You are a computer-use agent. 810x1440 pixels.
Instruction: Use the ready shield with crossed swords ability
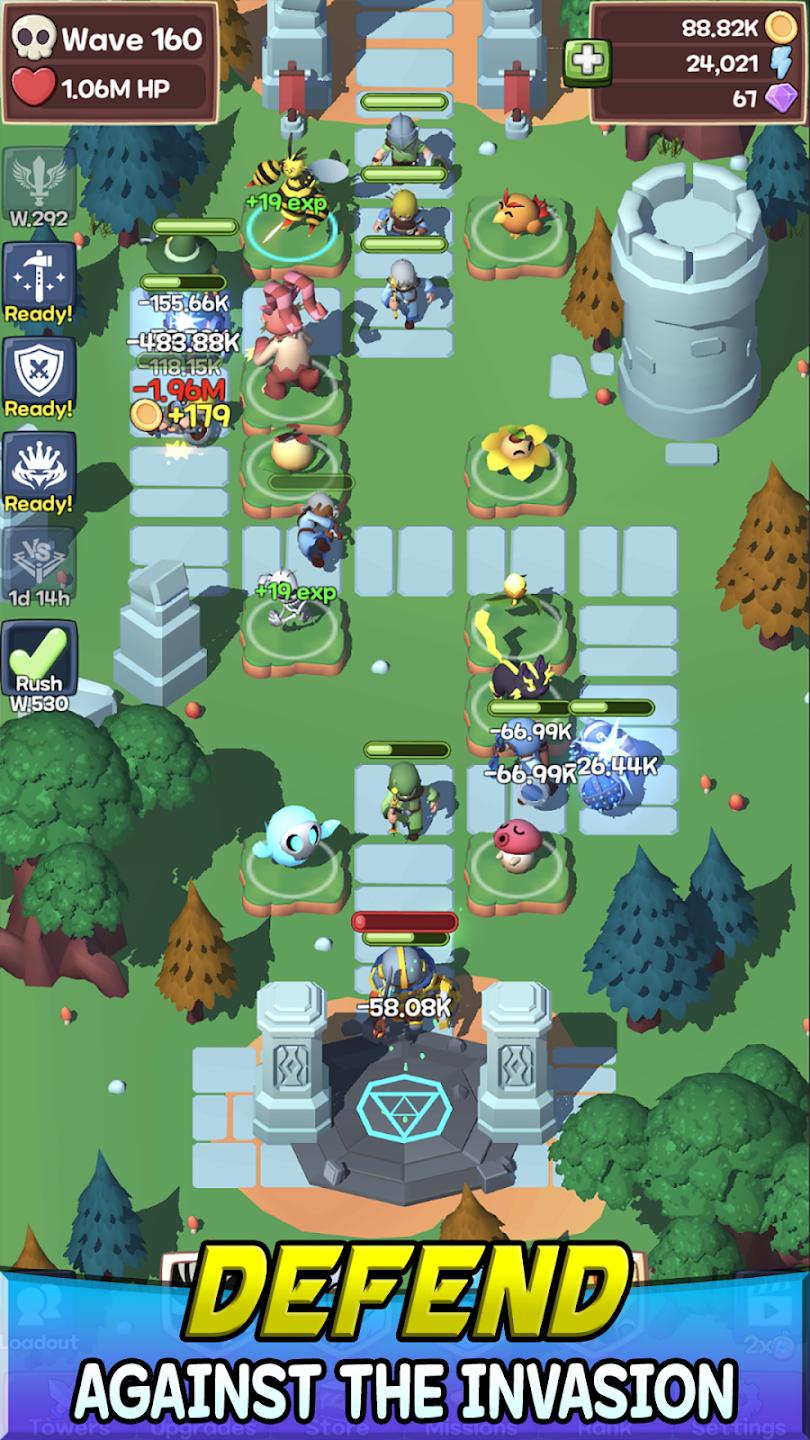(x=39, y=376)
